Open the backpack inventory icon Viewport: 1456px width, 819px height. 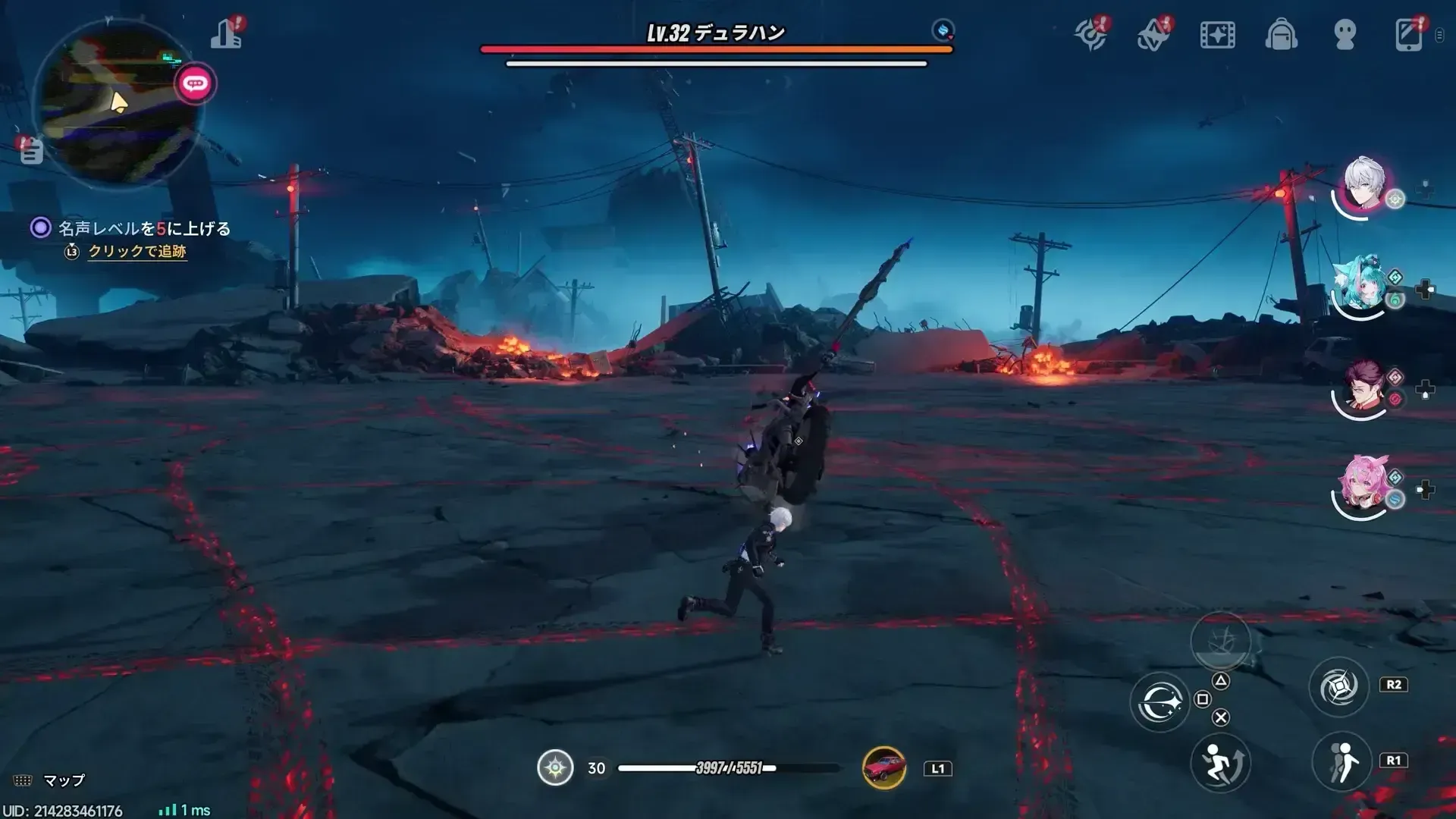coord(1282,34)
